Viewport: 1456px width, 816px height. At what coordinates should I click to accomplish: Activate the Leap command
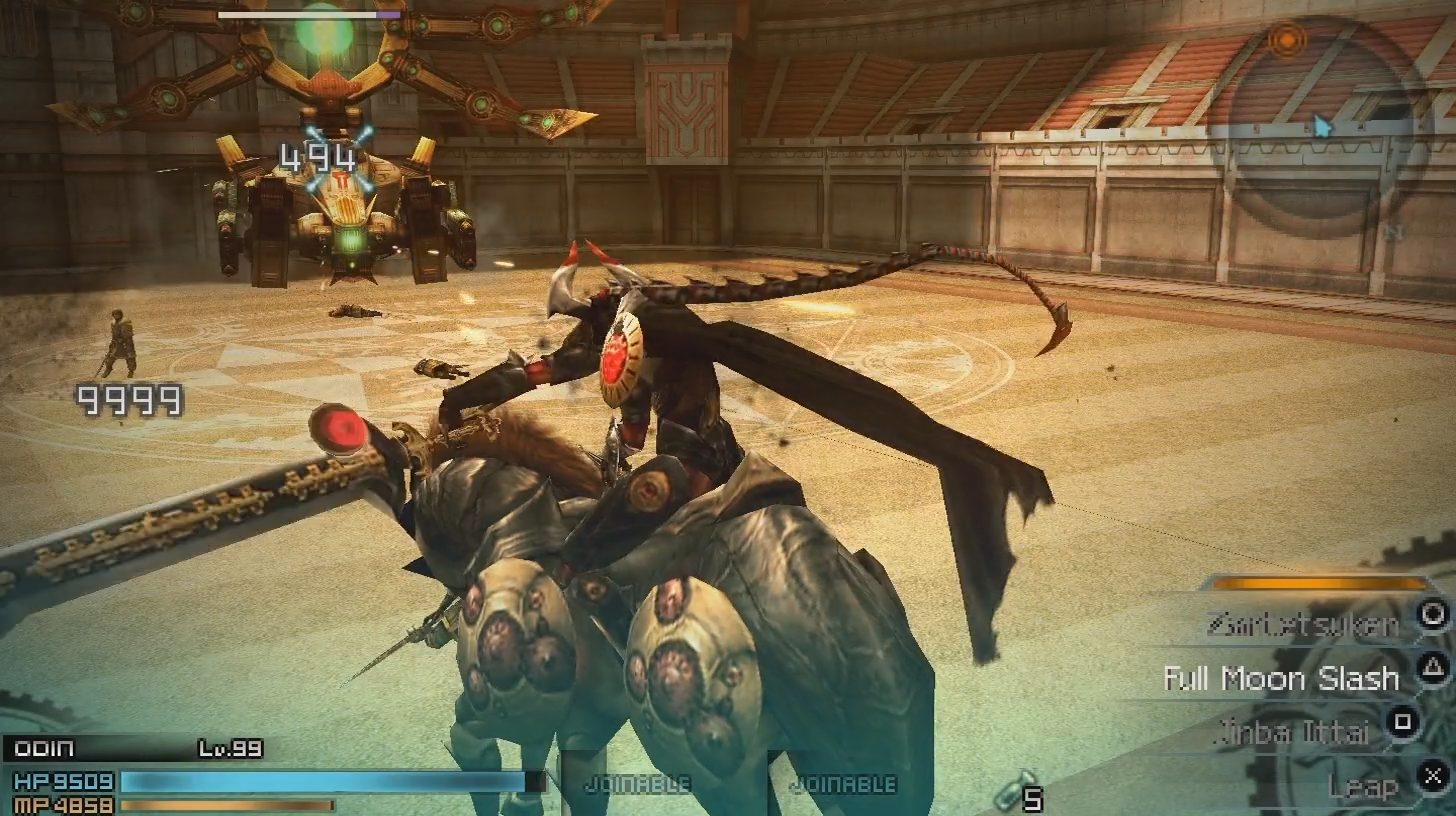pos(1363,786)
